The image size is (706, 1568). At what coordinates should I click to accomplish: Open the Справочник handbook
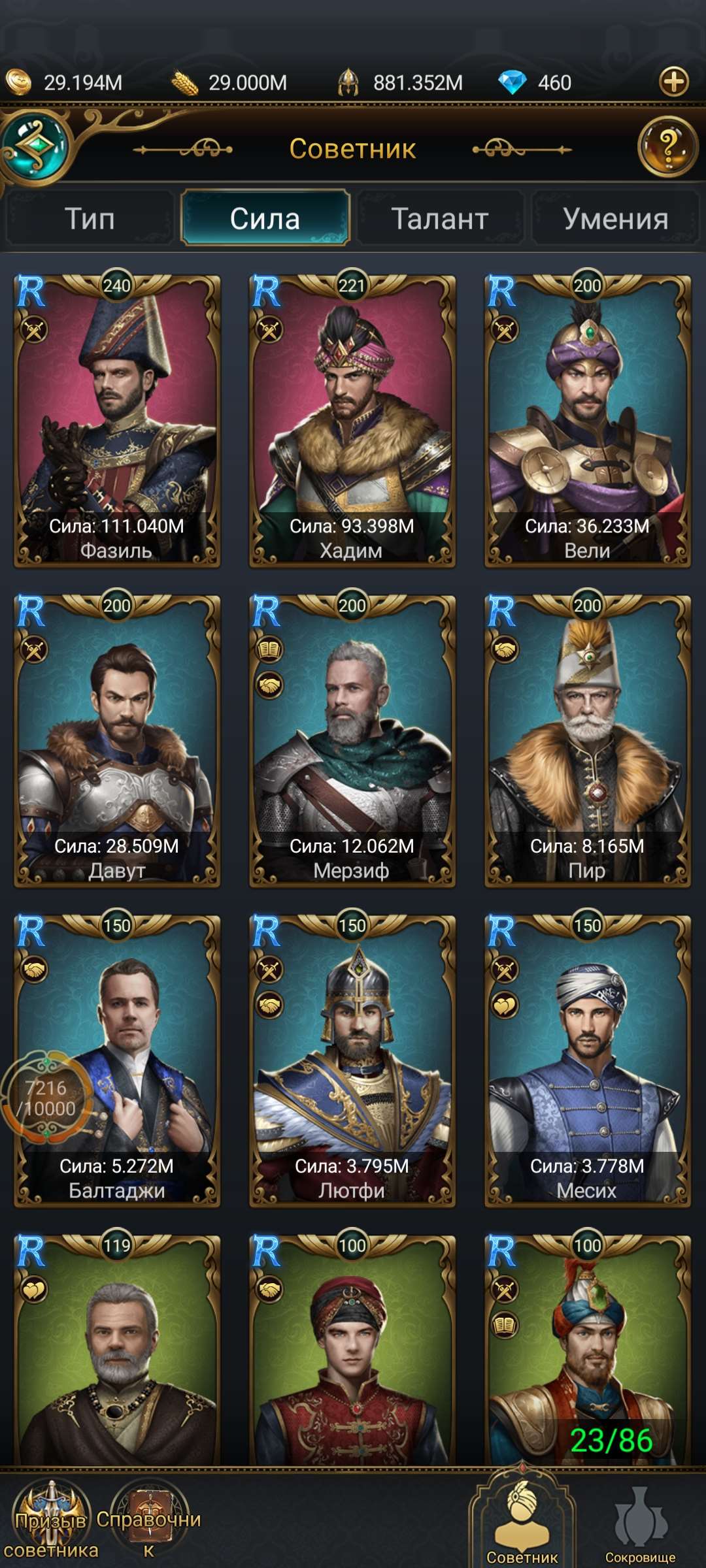149,1522
